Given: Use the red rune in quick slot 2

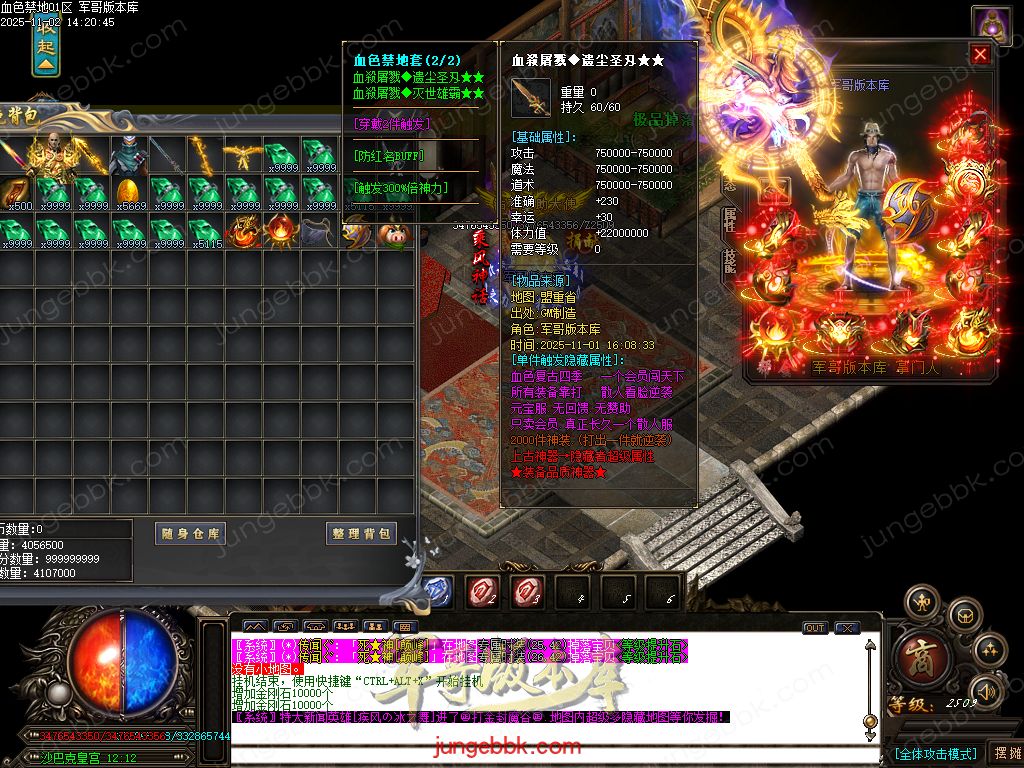Looking at the screenshot, I should pos(484,591).
